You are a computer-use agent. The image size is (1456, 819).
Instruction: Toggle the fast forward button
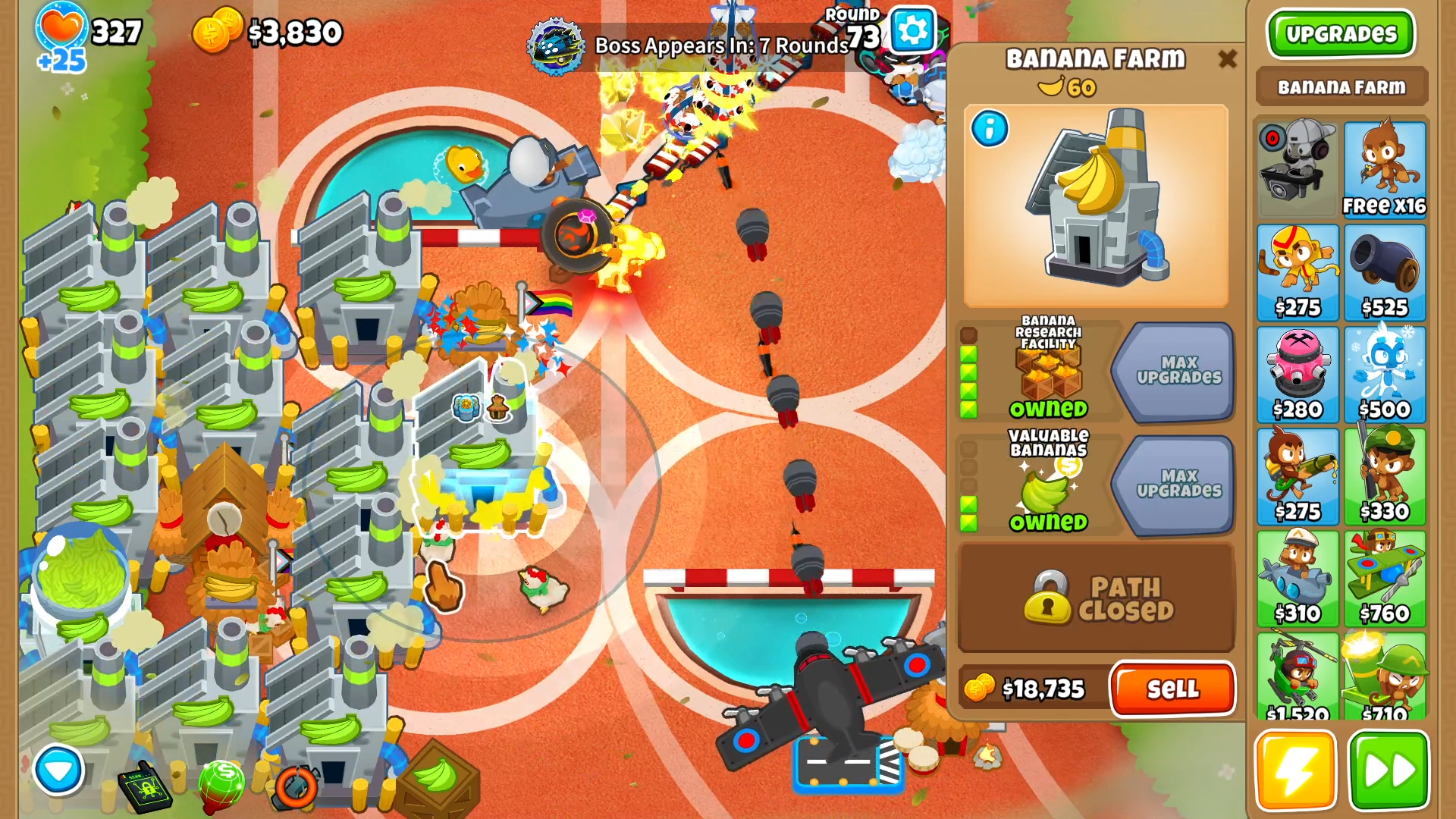pos(1389,770)
